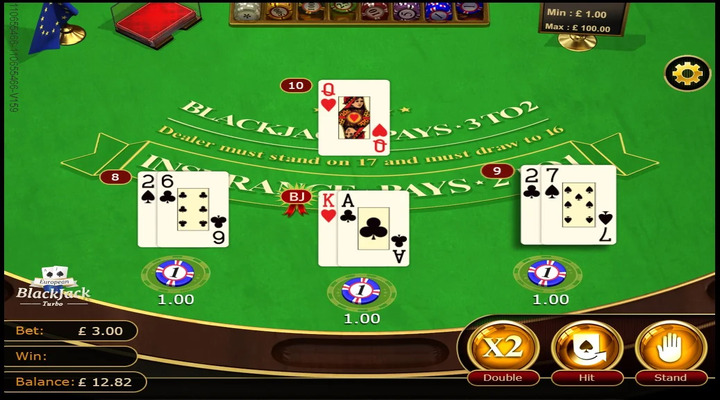Hit to draw another card
The image size is (720, 400).
pos(586,349)
